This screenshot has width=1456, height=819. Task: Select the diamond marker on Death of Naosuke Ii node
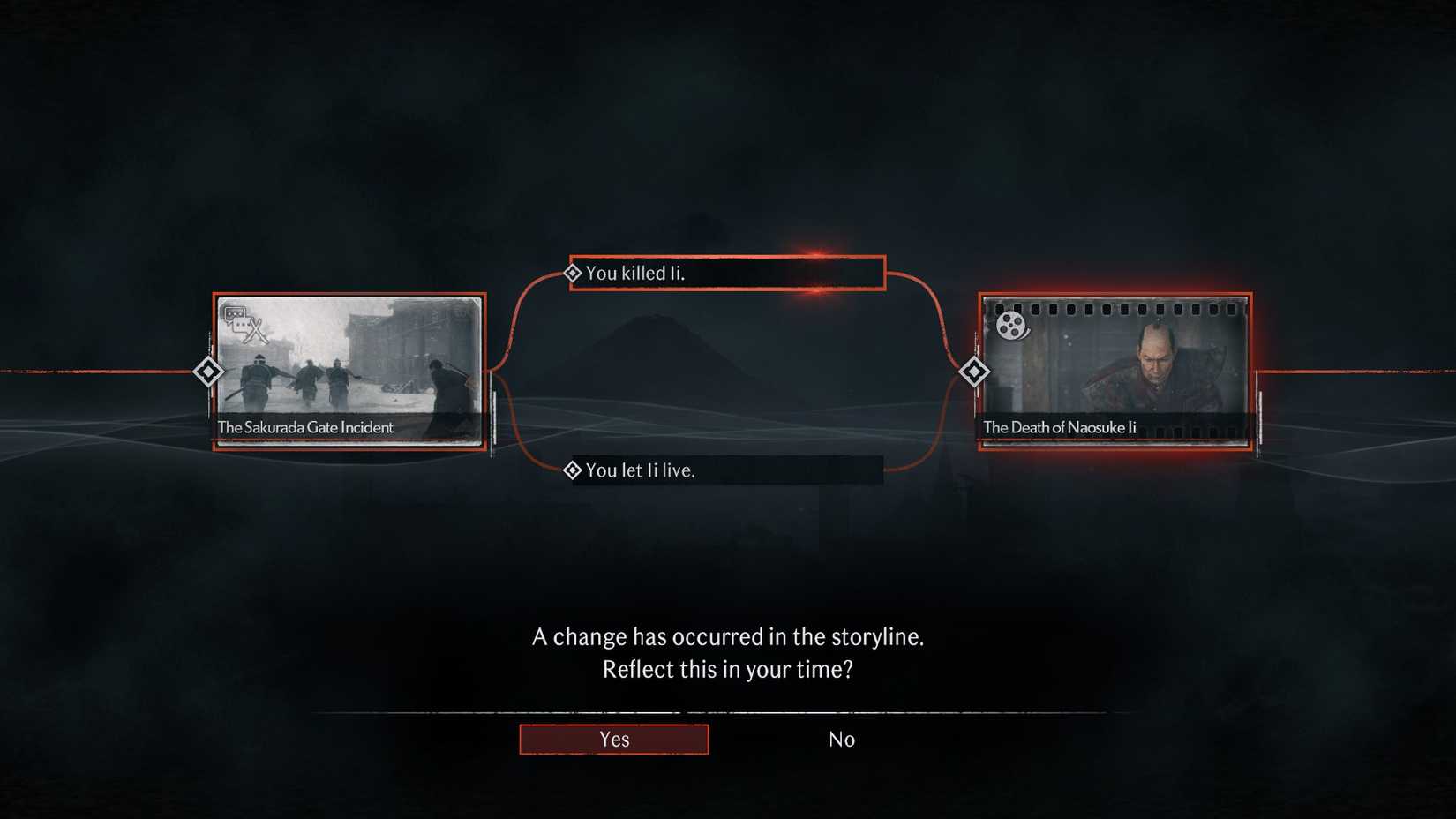tap(975, 372)
